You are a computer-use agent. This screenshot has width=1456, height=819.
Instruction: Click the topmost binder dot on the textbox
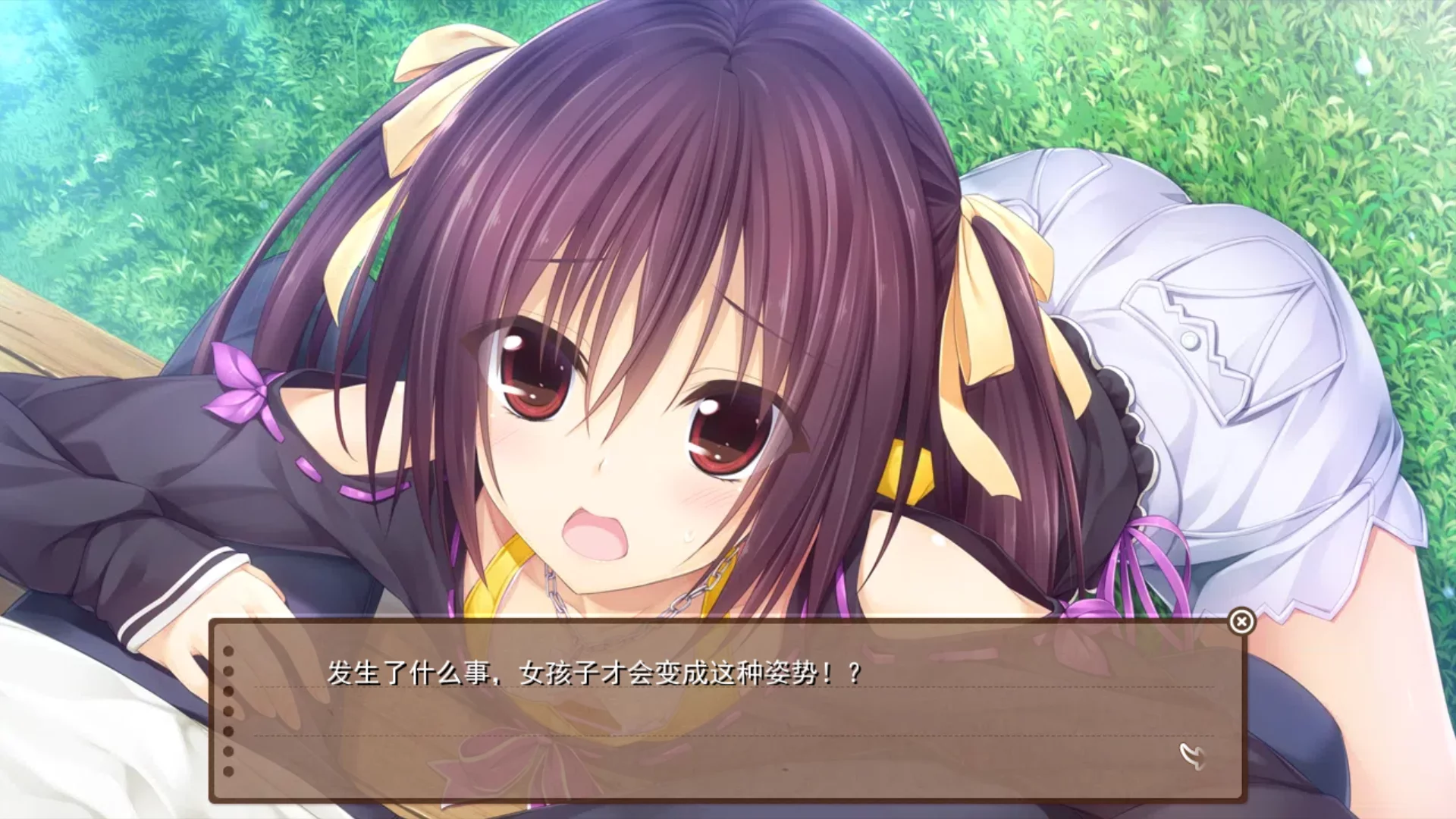[x=227, y=650]
